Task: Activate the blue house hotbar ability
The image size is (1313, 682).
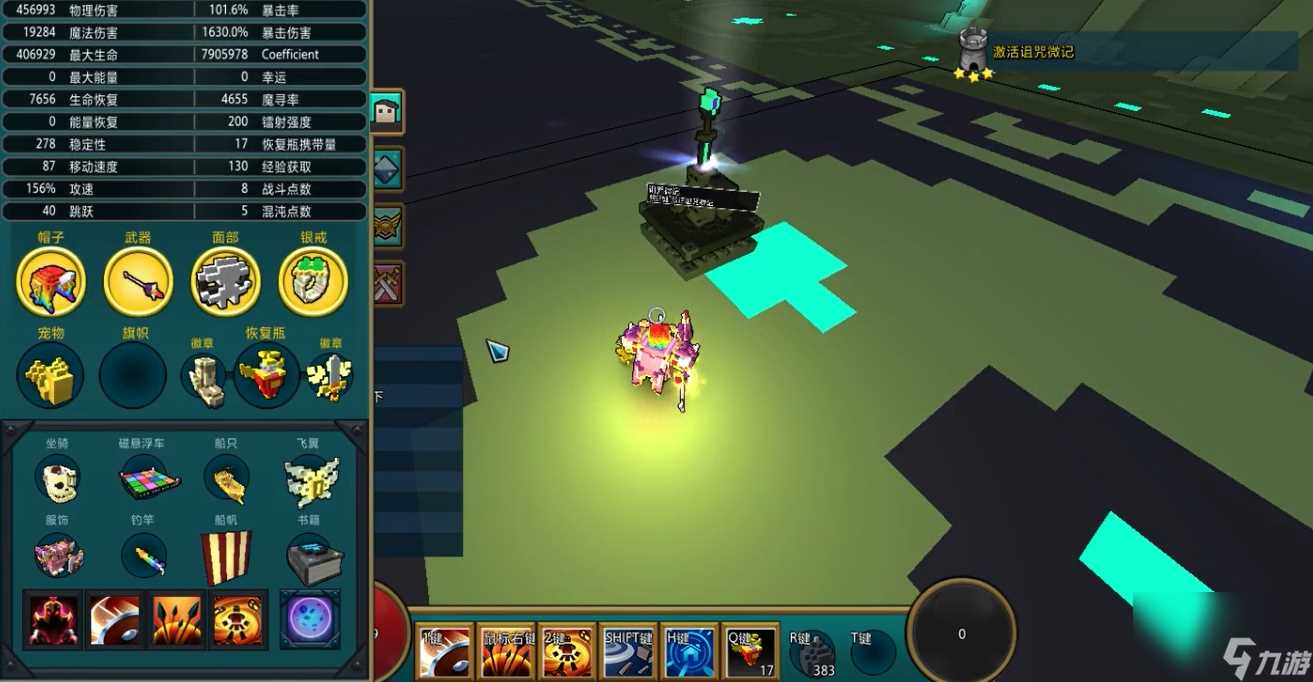Action: tap(690, 654)
